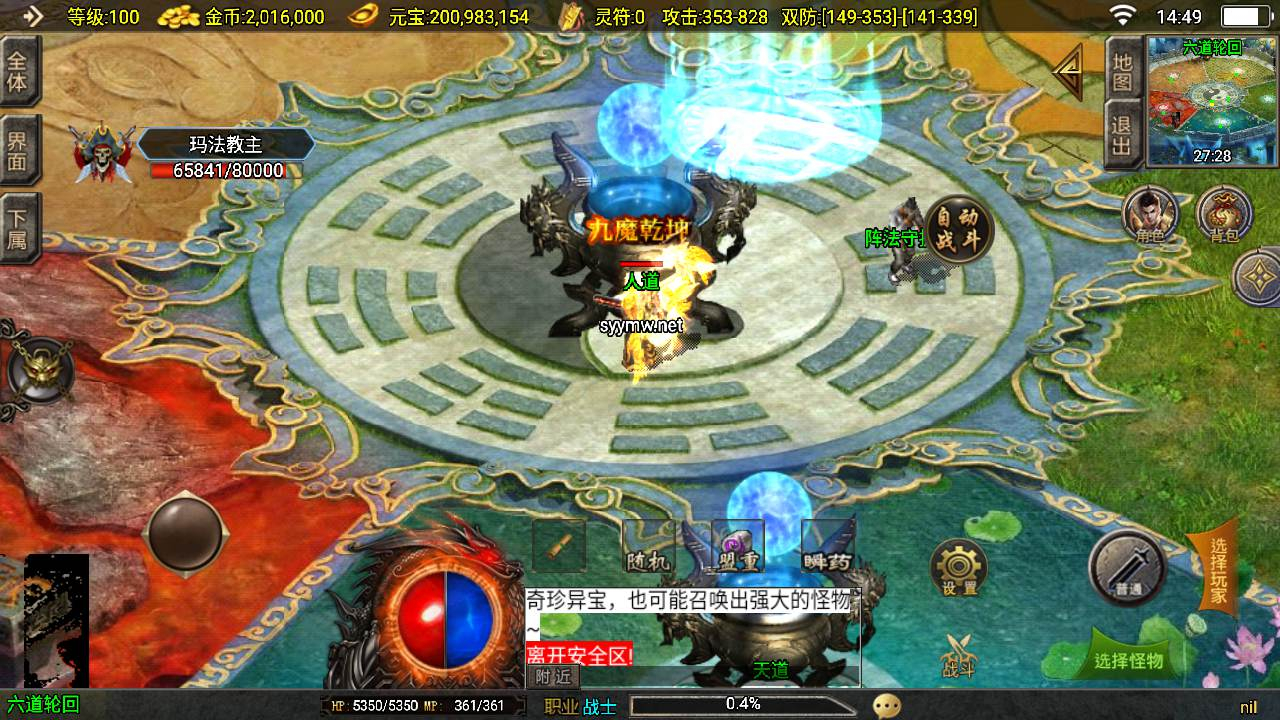Choose 选择怪物 target monster button
This screenshot has height=720, width=1280.
[1129, 660]
